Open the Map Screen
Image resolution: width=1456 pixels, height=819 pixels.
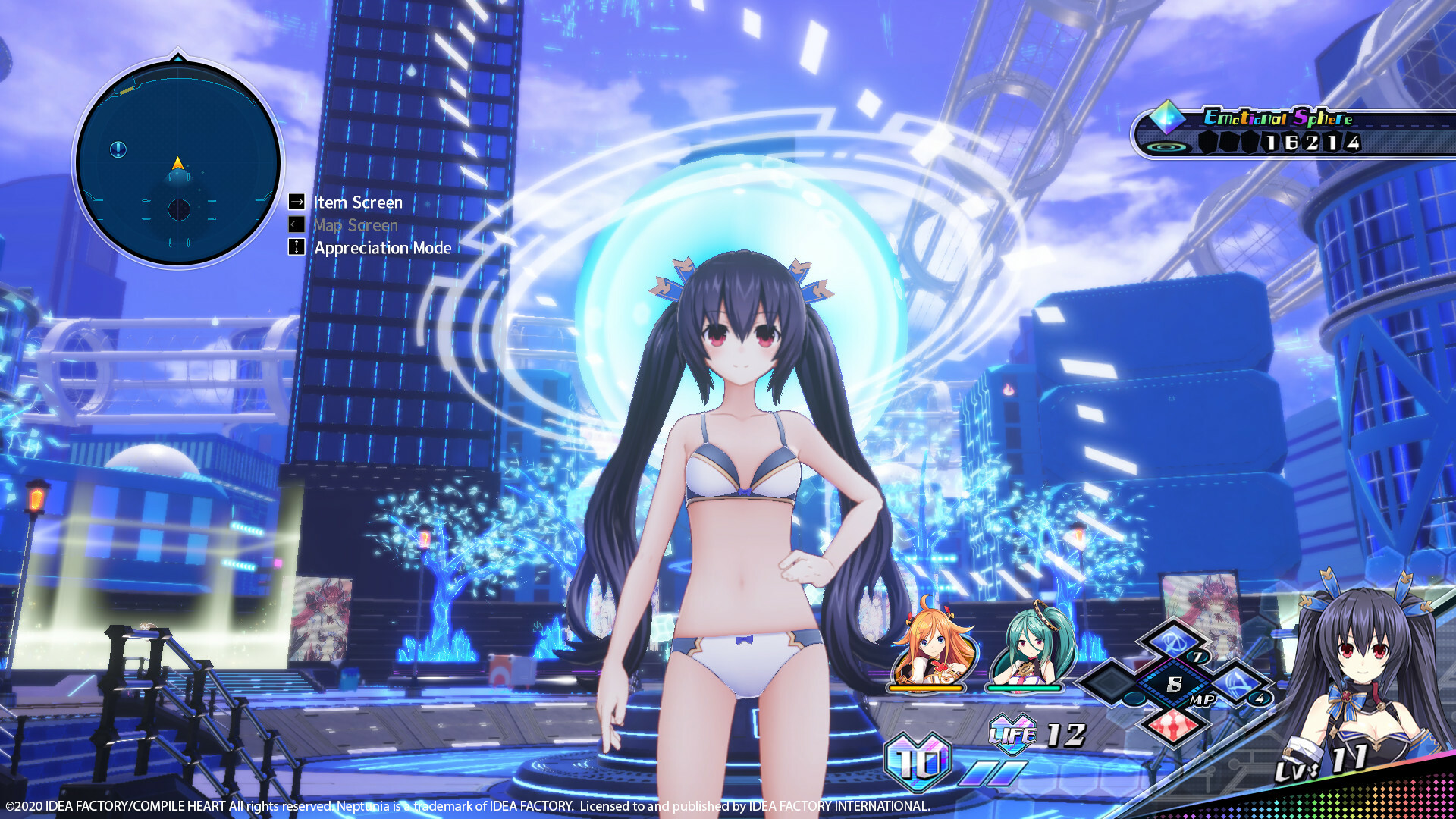click(356, 225)
